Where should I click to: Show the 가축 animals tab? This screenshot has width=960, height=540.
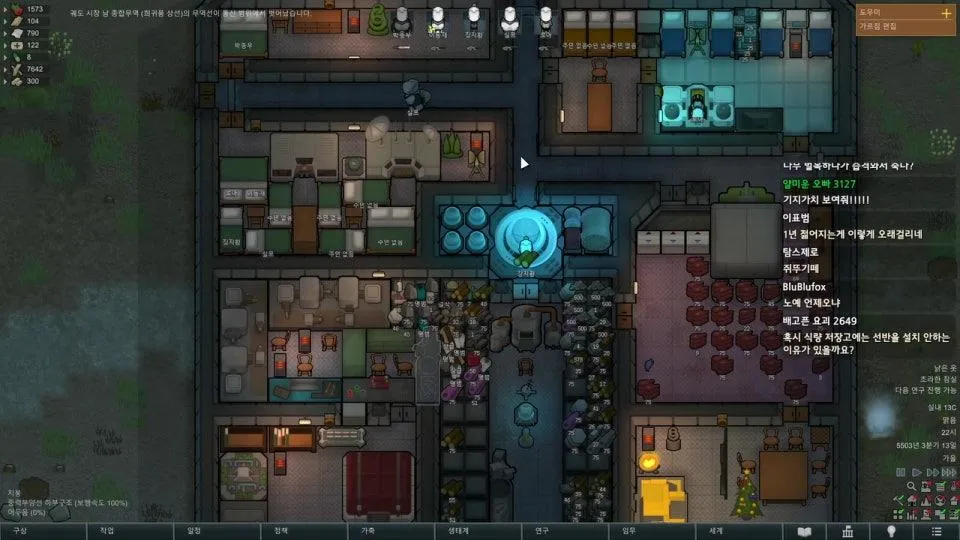(x=368, y=531)
